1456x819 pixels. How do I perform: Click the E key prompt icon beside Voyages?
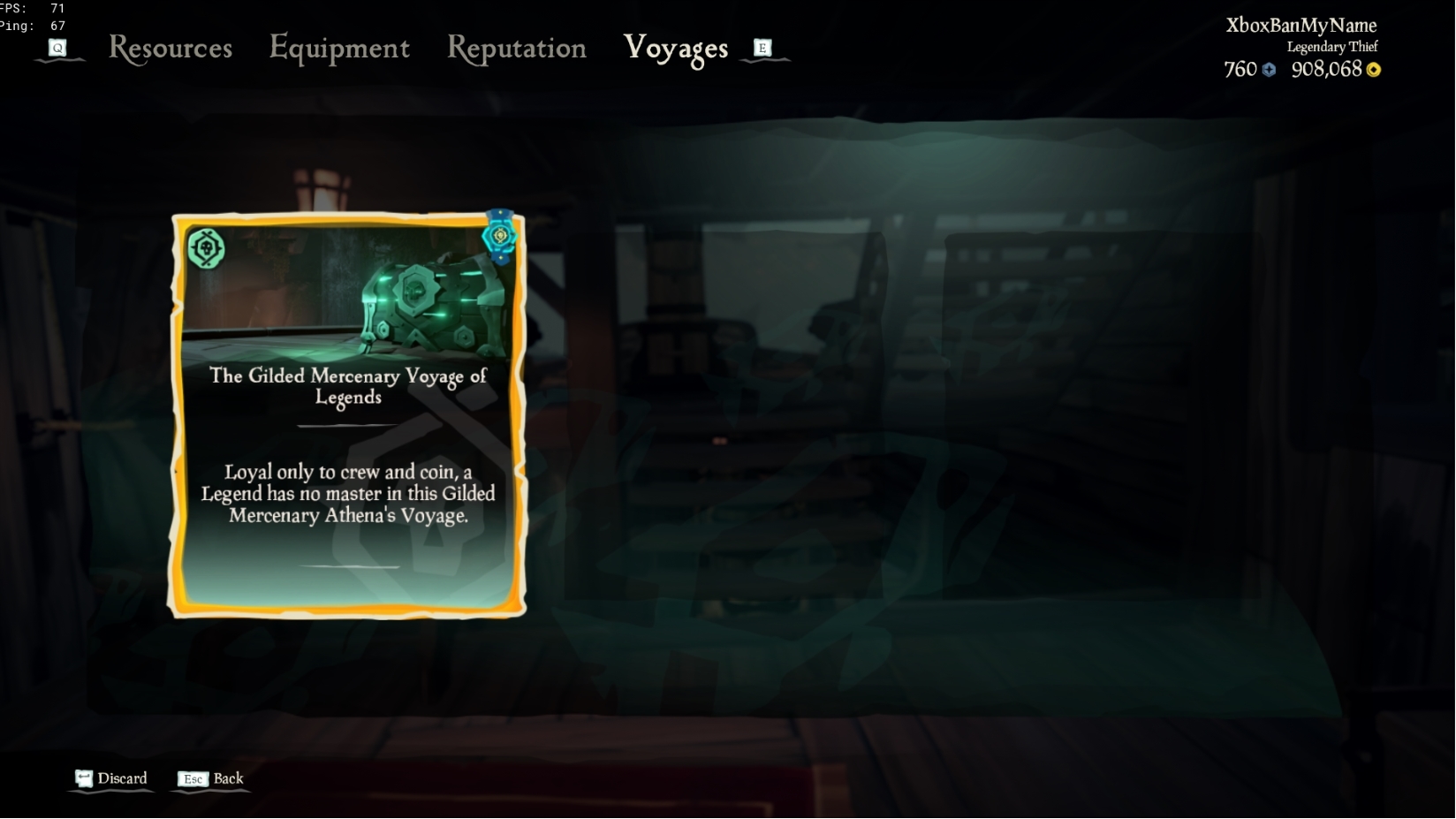(x=761, y=49)
